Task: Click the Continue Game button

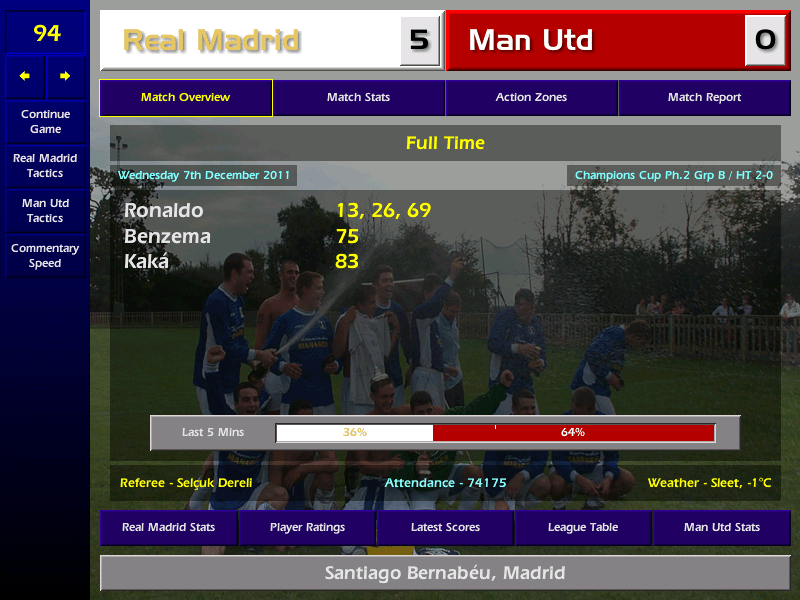Action: tap(45, 121)
